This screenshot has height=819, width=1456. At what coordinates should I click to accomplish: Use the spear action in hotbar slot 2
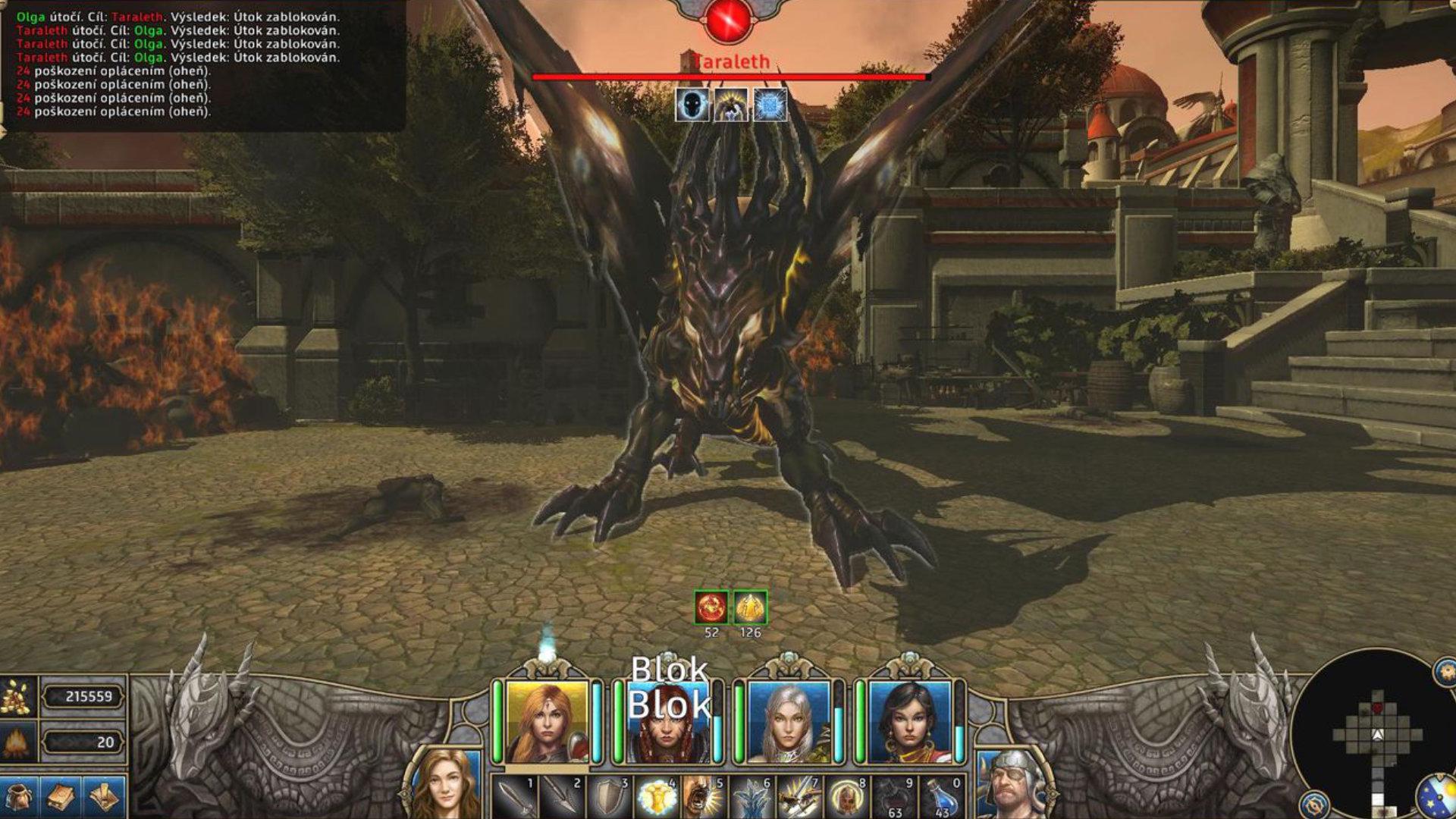click(x=561, y=796)
